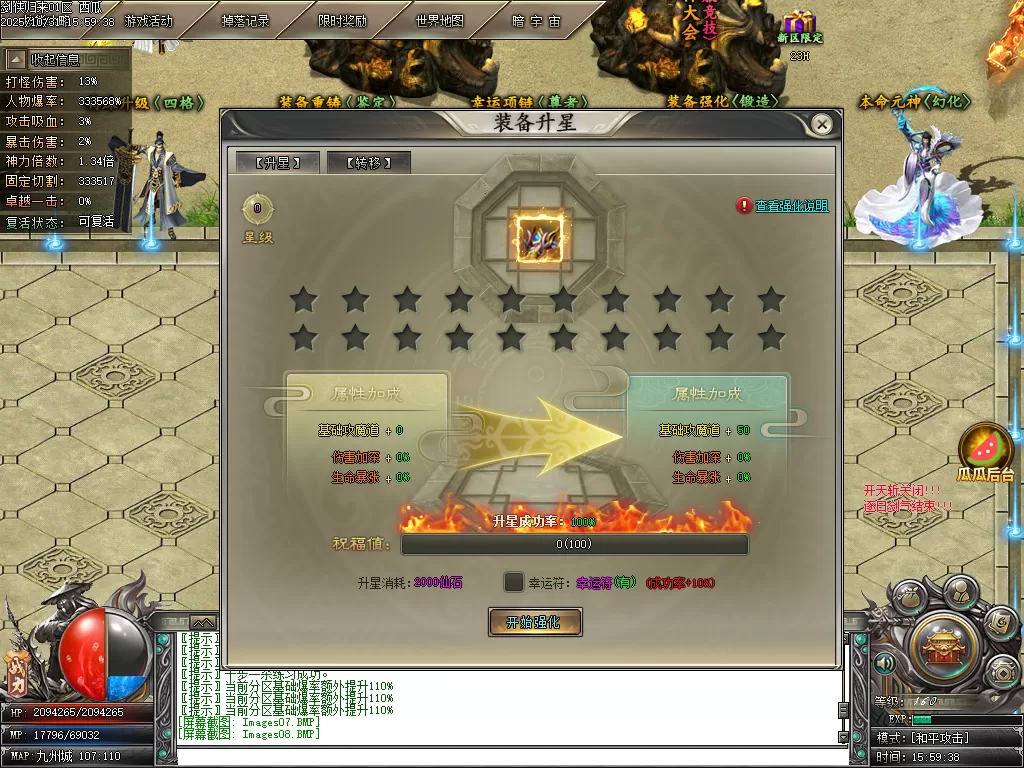
Task: Open the 查看强化说明 help link
Action: (x=791, y=206)
